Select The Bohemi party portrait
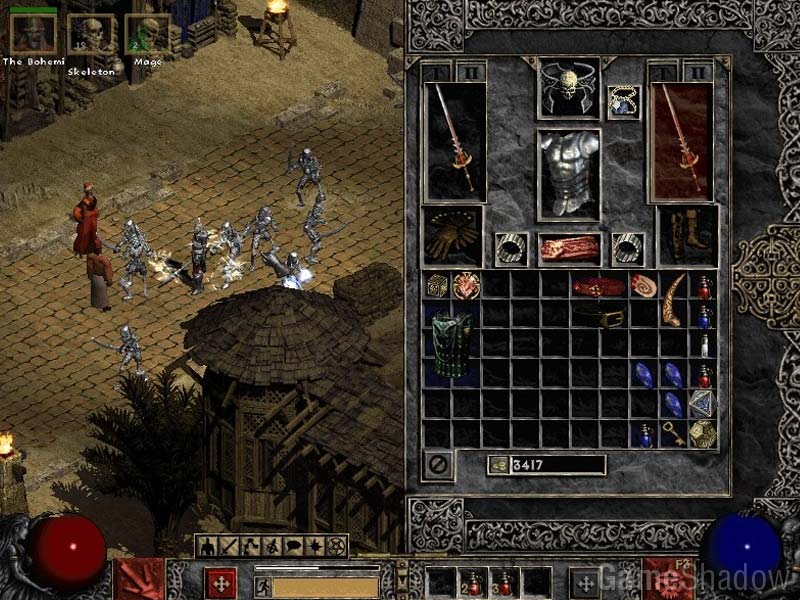800x600 pixels. pos(32,34)
